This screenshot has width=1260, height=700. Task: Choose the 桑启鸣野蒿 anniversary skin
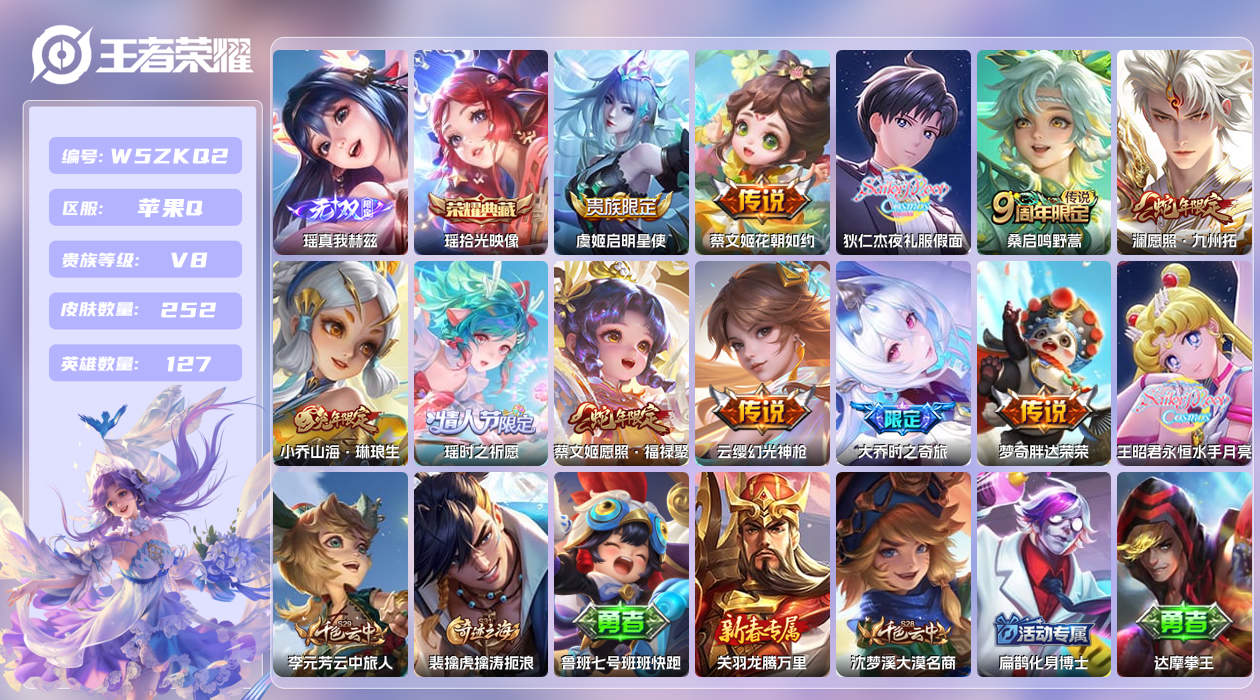coord(1043,152)
